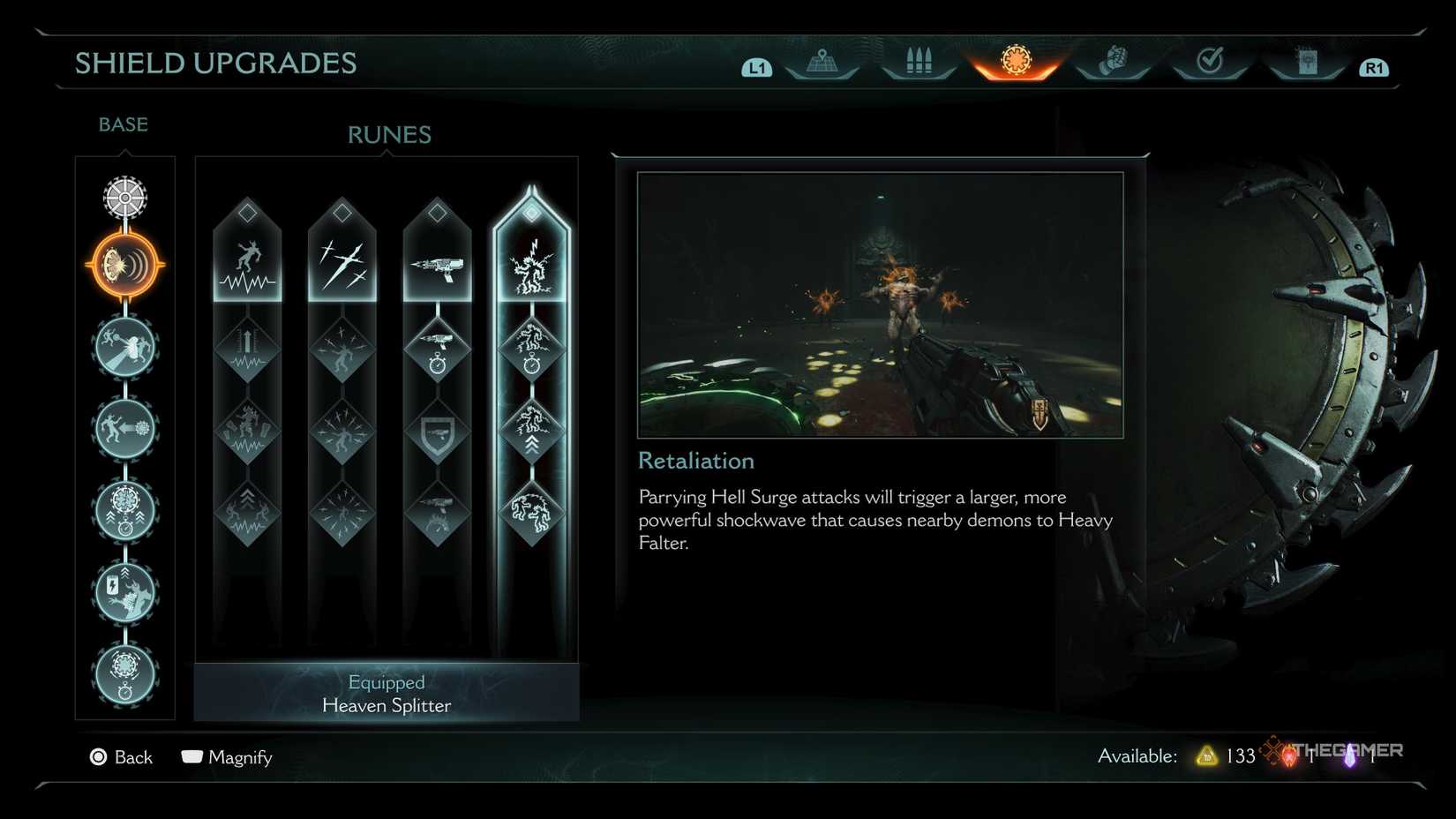Switch to the BASE section

123,124
